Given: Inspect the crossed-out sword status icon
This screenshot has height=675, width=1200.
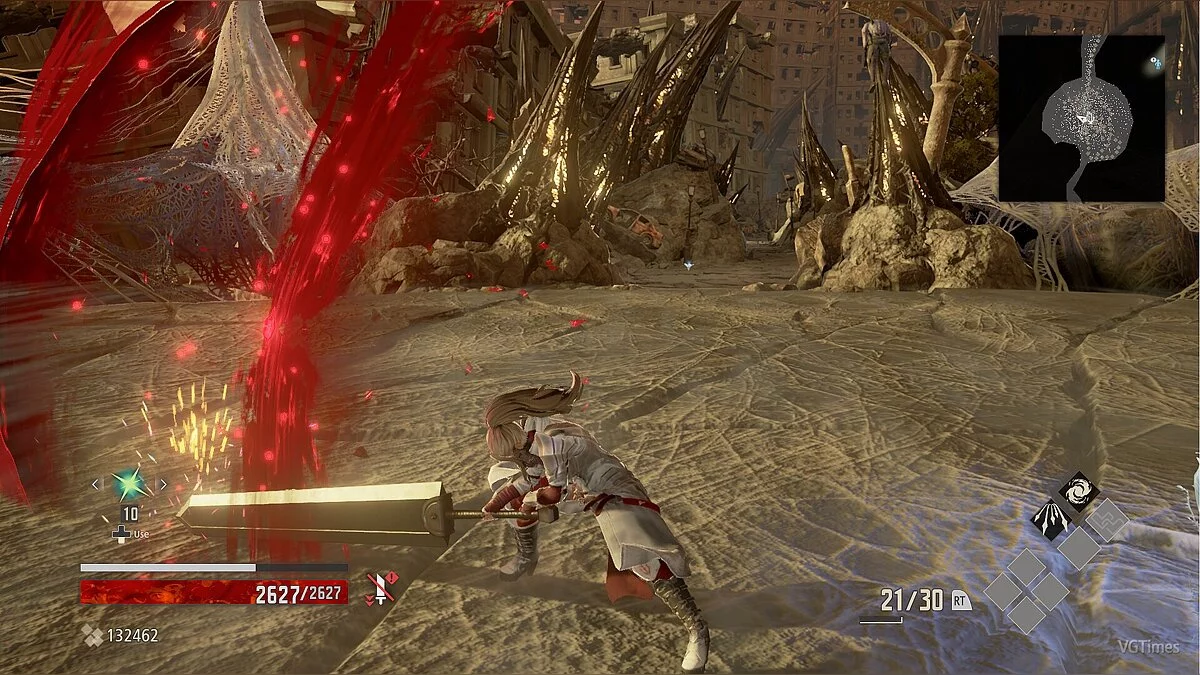Looking at the screenshot, I should [x=380, y=588].
